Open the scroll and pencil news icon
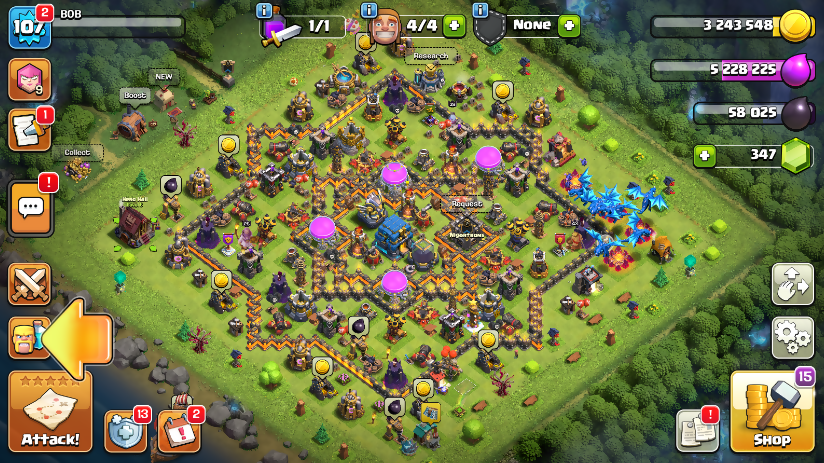The width and height of the screenshot is (824, 463). pos(28,130)
